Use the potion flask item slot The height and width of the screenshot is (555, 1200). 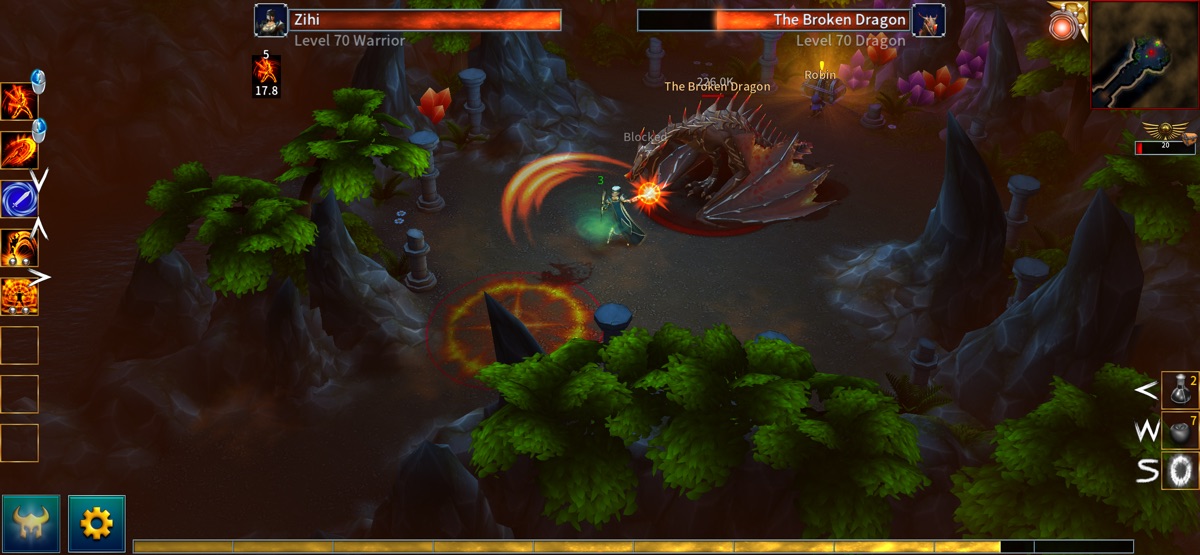click(1180, 390)
